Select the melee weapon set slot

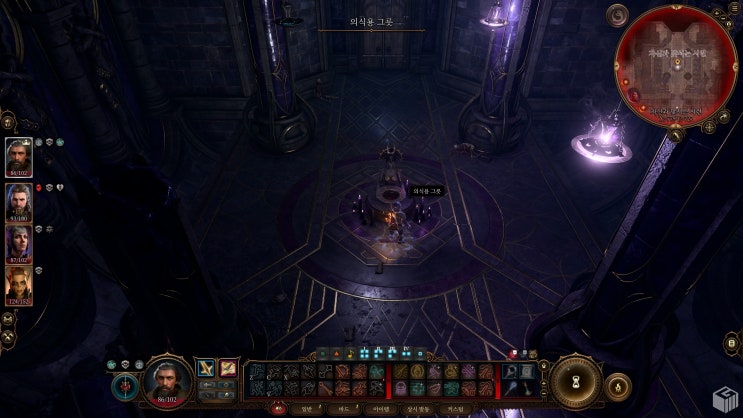pyautogui.click(x=206, y=368)
